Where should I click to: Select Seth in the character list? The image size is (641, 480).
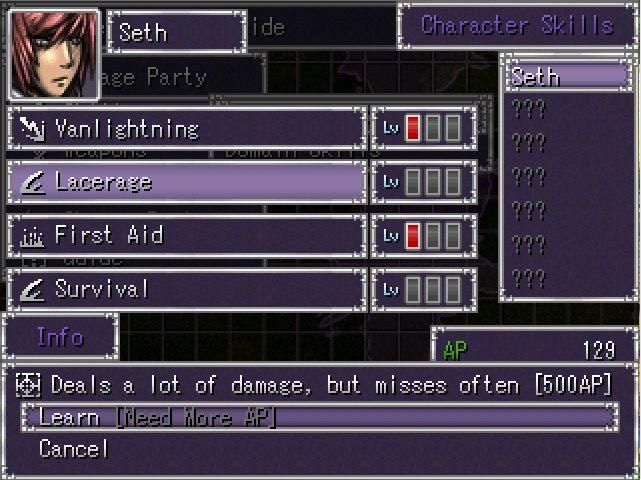click(x=566, y=77)
